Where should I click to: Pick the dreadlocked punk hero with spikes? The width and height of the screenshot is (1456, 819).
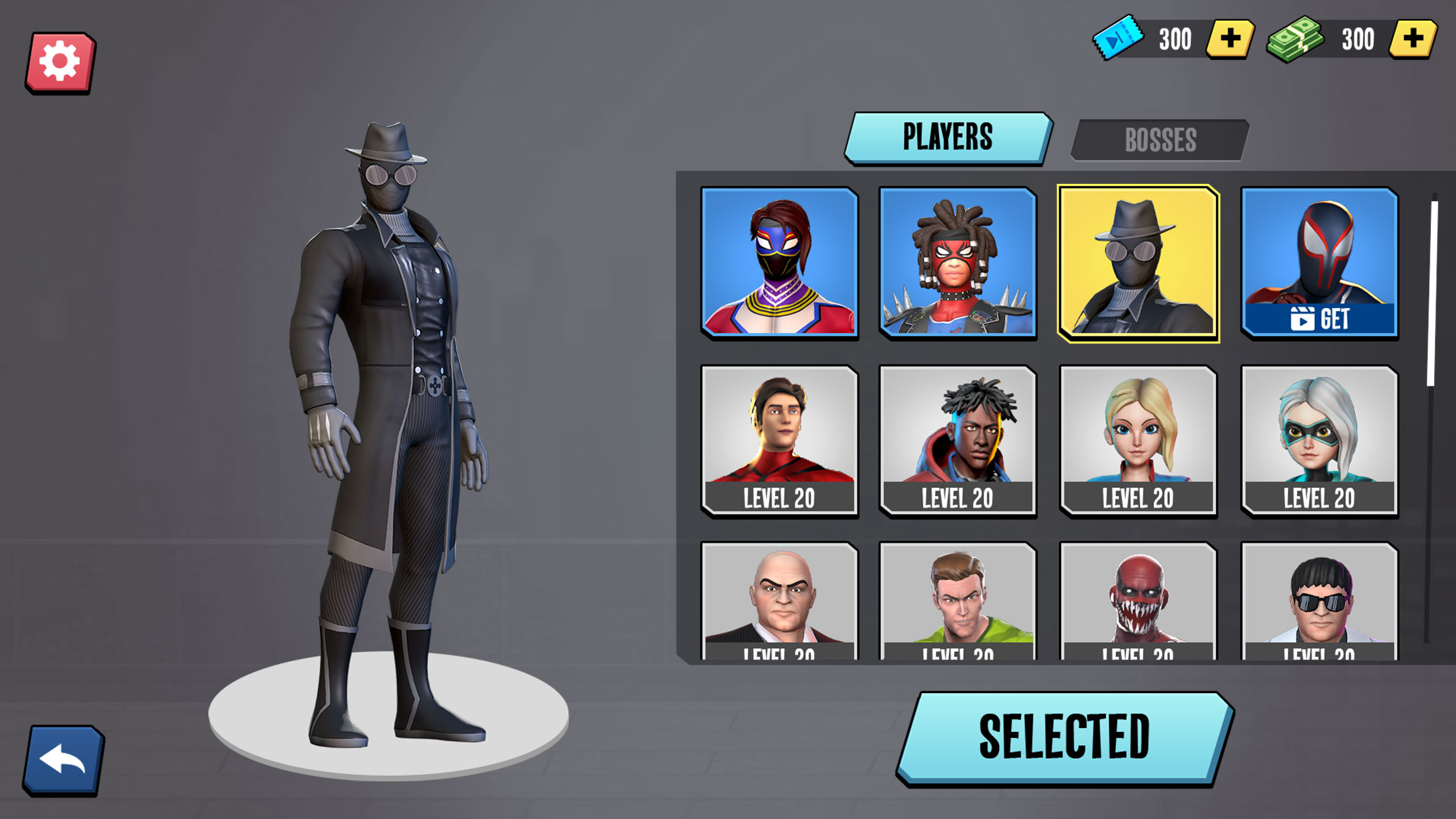[957, 262]
